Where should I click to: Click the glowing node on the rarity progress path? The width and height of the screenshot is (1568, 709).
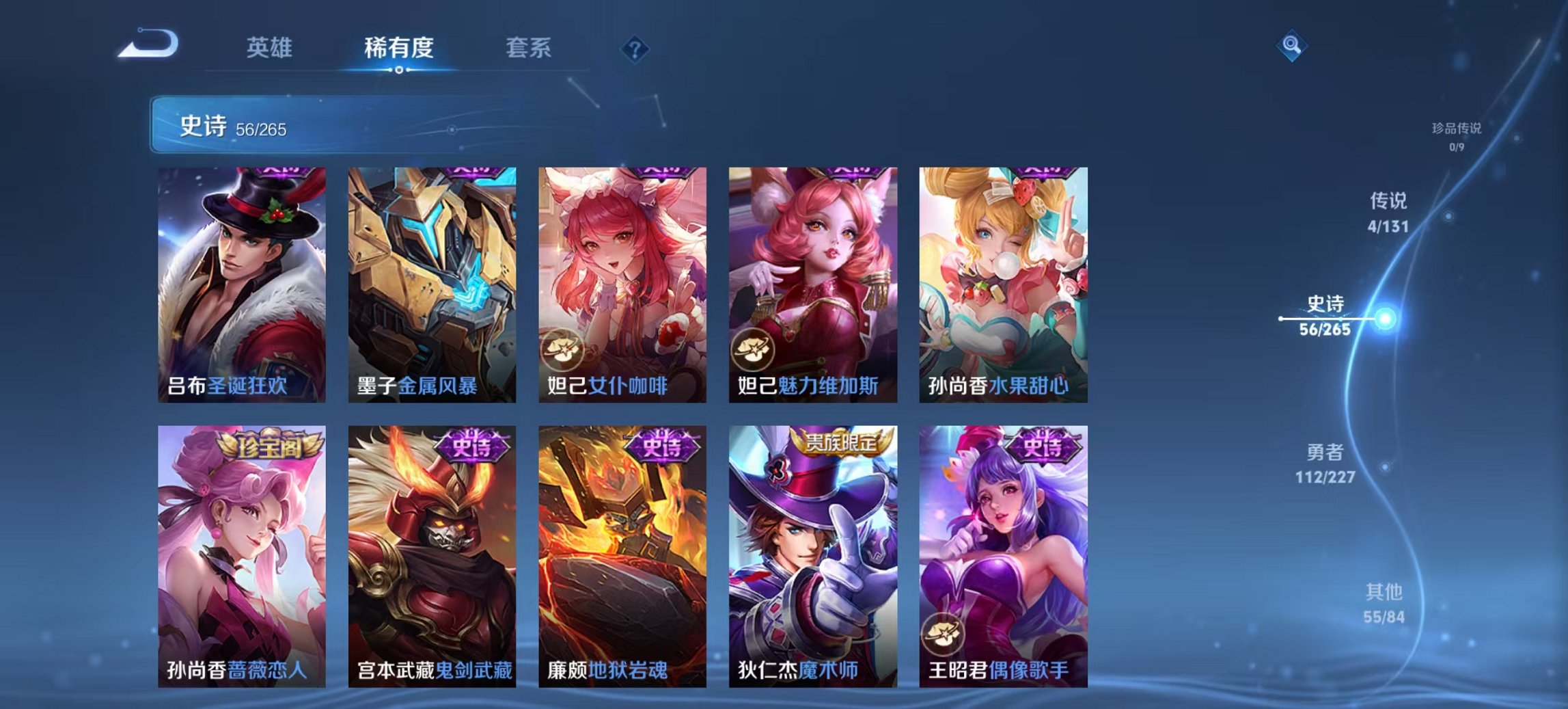click(1386, 319)
